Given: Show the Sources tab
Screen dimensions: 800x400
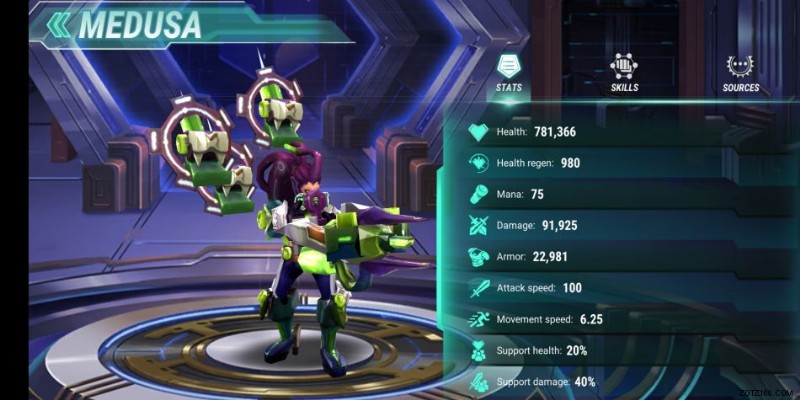Looking at the screenshot, I should (741, 73).
